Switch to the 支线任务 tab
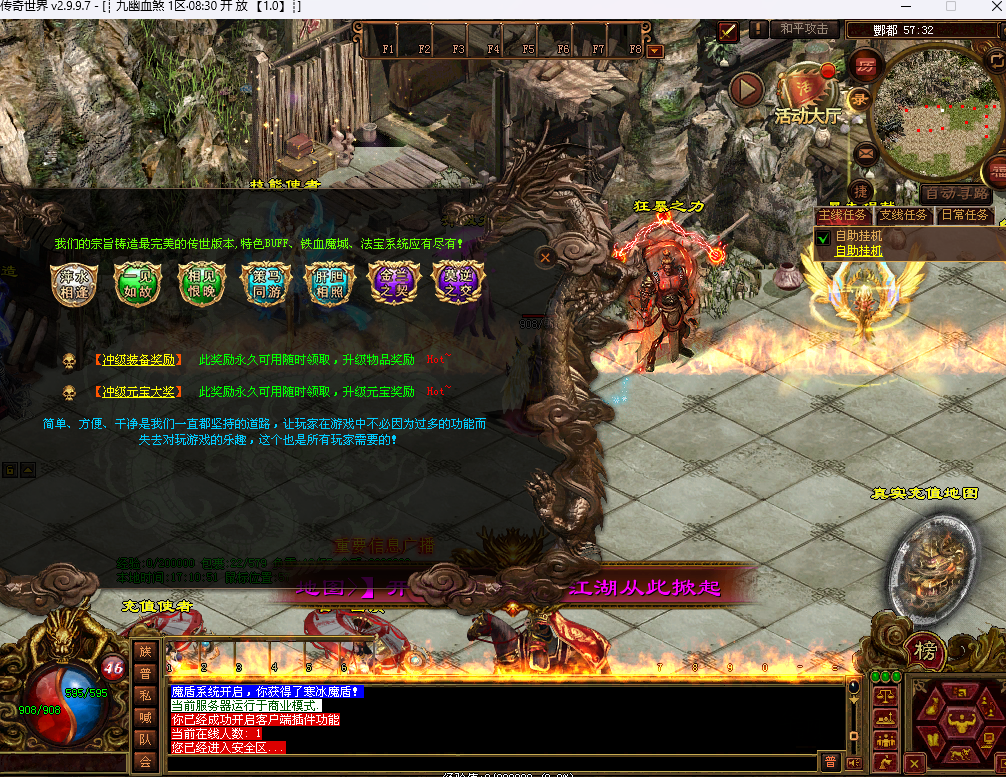Image resolution: width=1006 pixels, height=777 pixels. coord(903,215)
